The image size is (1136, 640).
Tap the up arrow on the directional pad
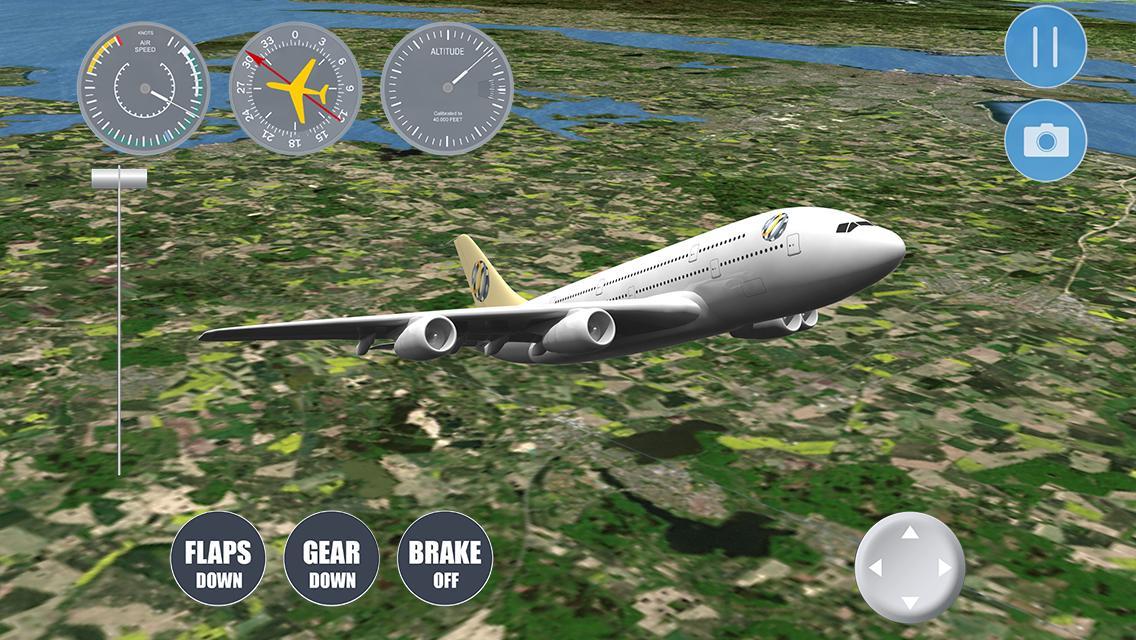[x=910, y=534]
